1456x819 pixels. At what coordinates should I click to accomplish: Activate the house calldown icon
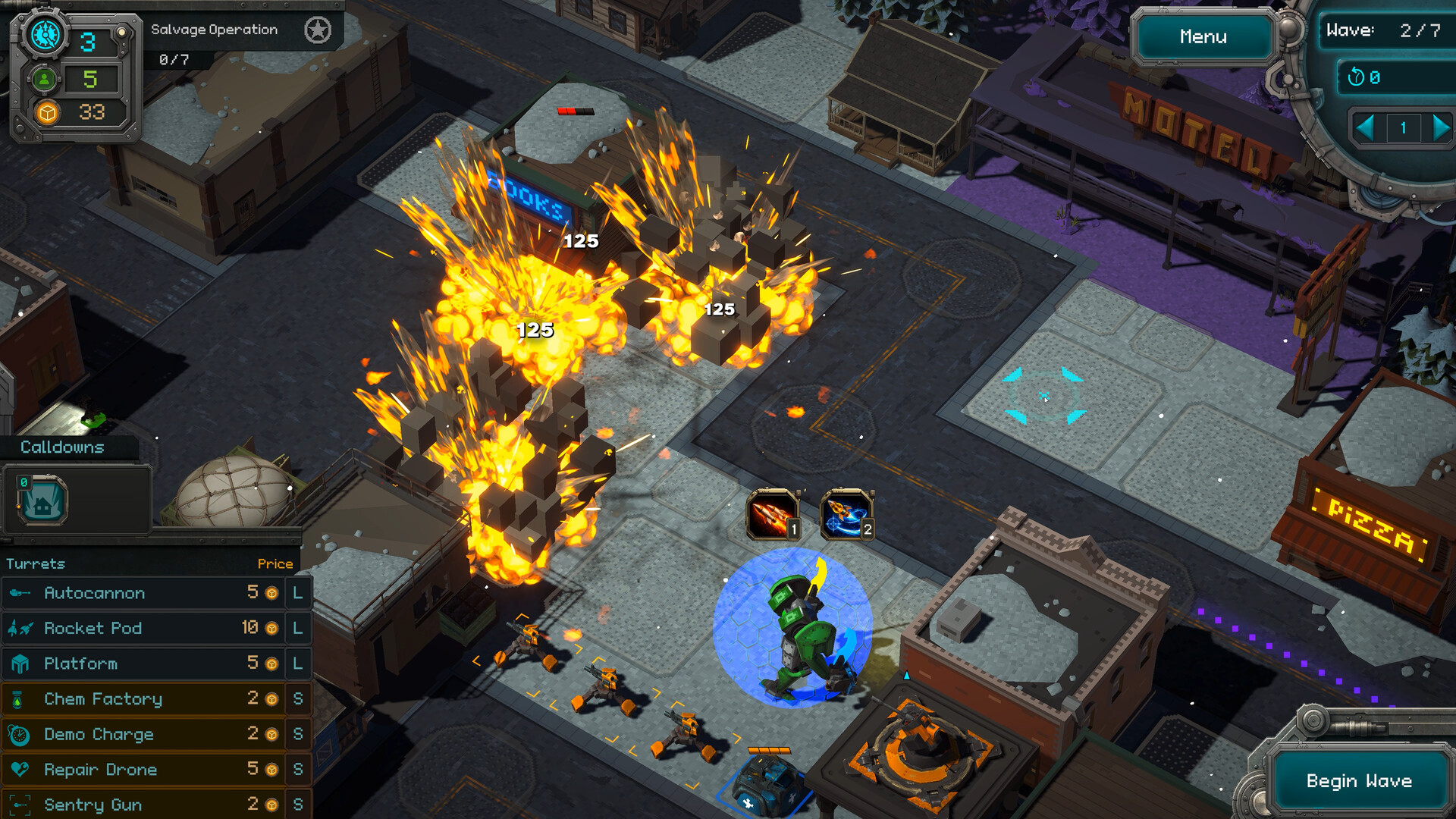point(42,500)
